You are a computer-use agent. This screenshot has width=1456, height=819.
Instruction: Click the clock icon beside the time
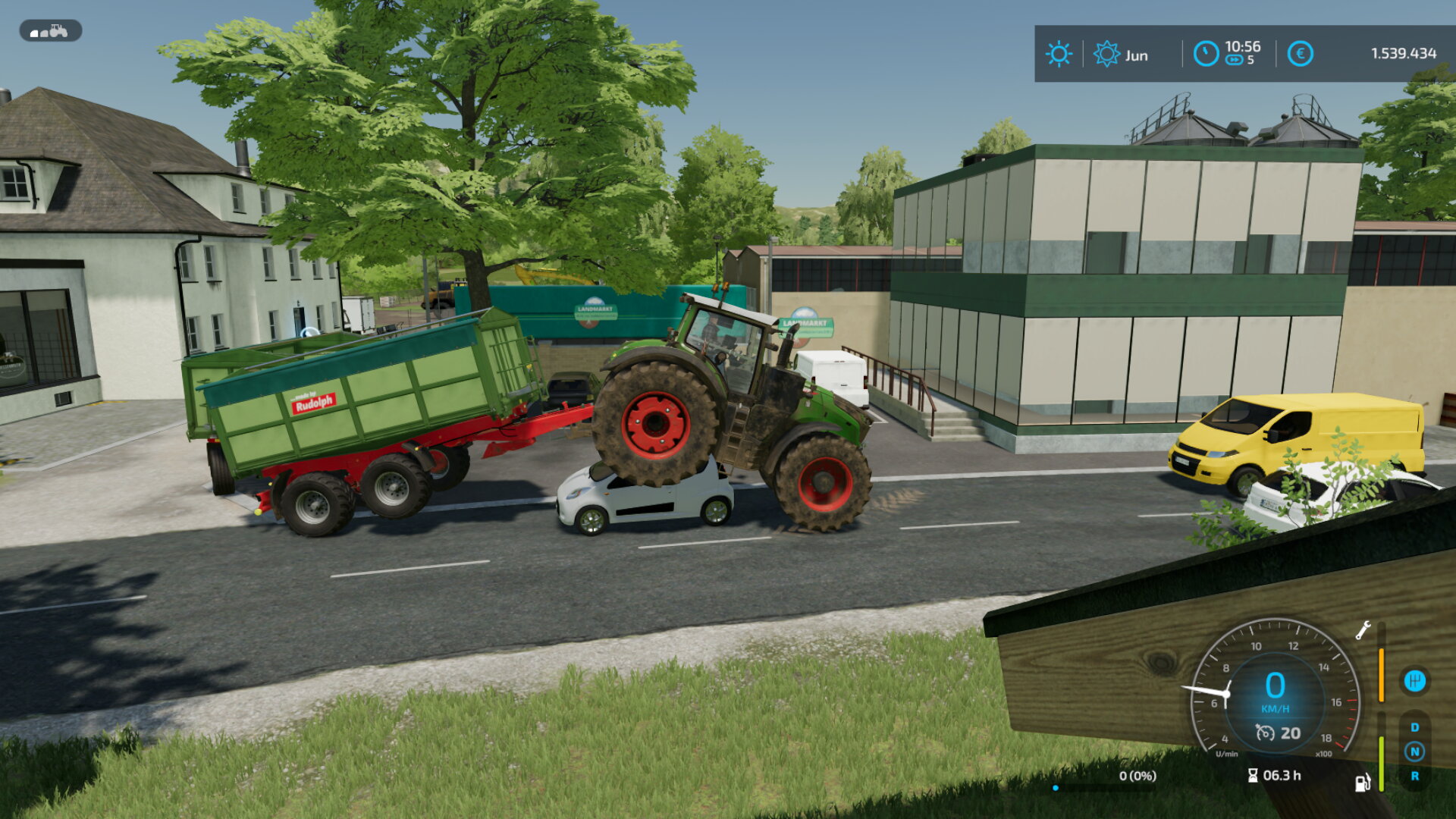pos(1206,54)
